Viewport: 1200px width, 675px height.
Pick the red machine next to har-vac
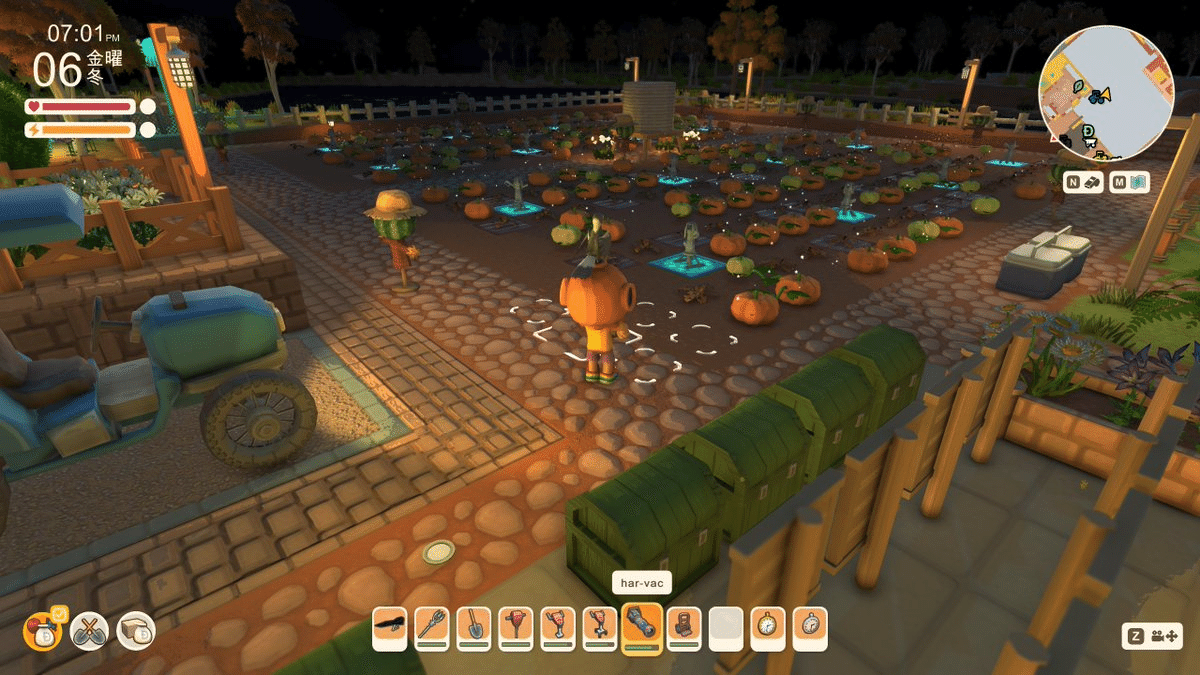tap(684, 629)
